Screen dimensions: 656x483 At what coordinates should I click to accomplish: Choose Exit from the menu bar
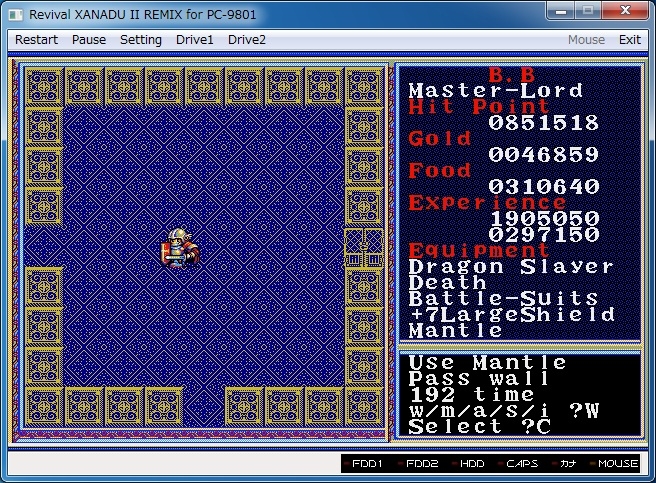click(630, 40)
